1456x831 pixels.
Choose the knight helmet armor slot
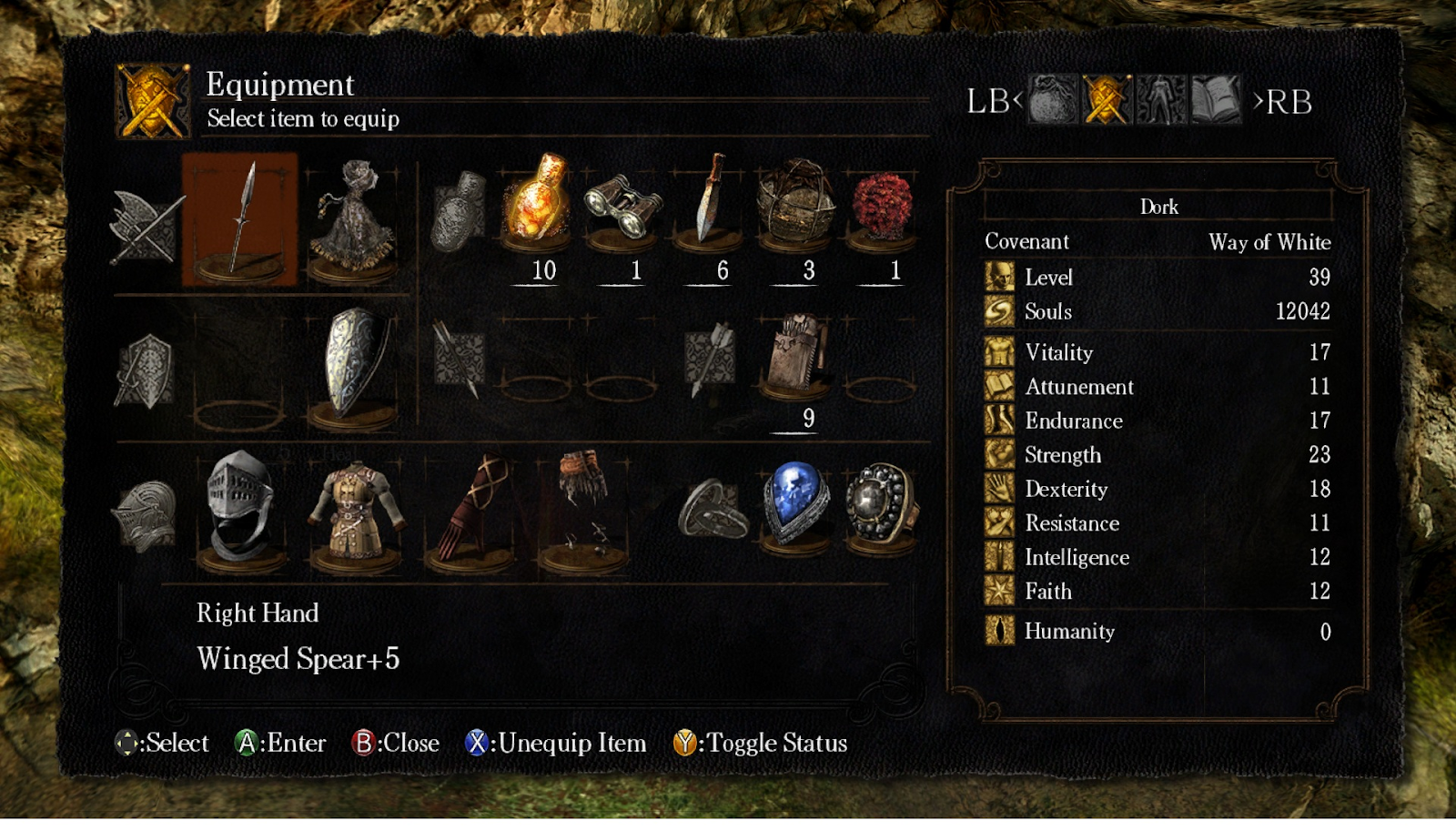click(x=239, y=510)
